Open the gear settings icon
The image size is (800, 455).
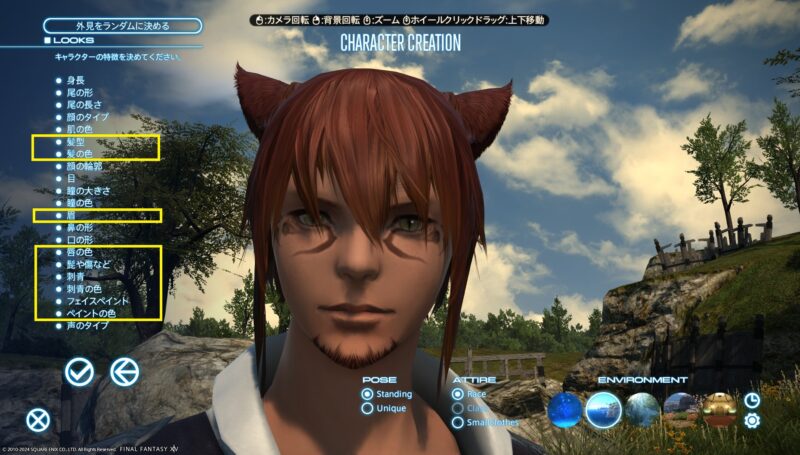click(752, 421)
